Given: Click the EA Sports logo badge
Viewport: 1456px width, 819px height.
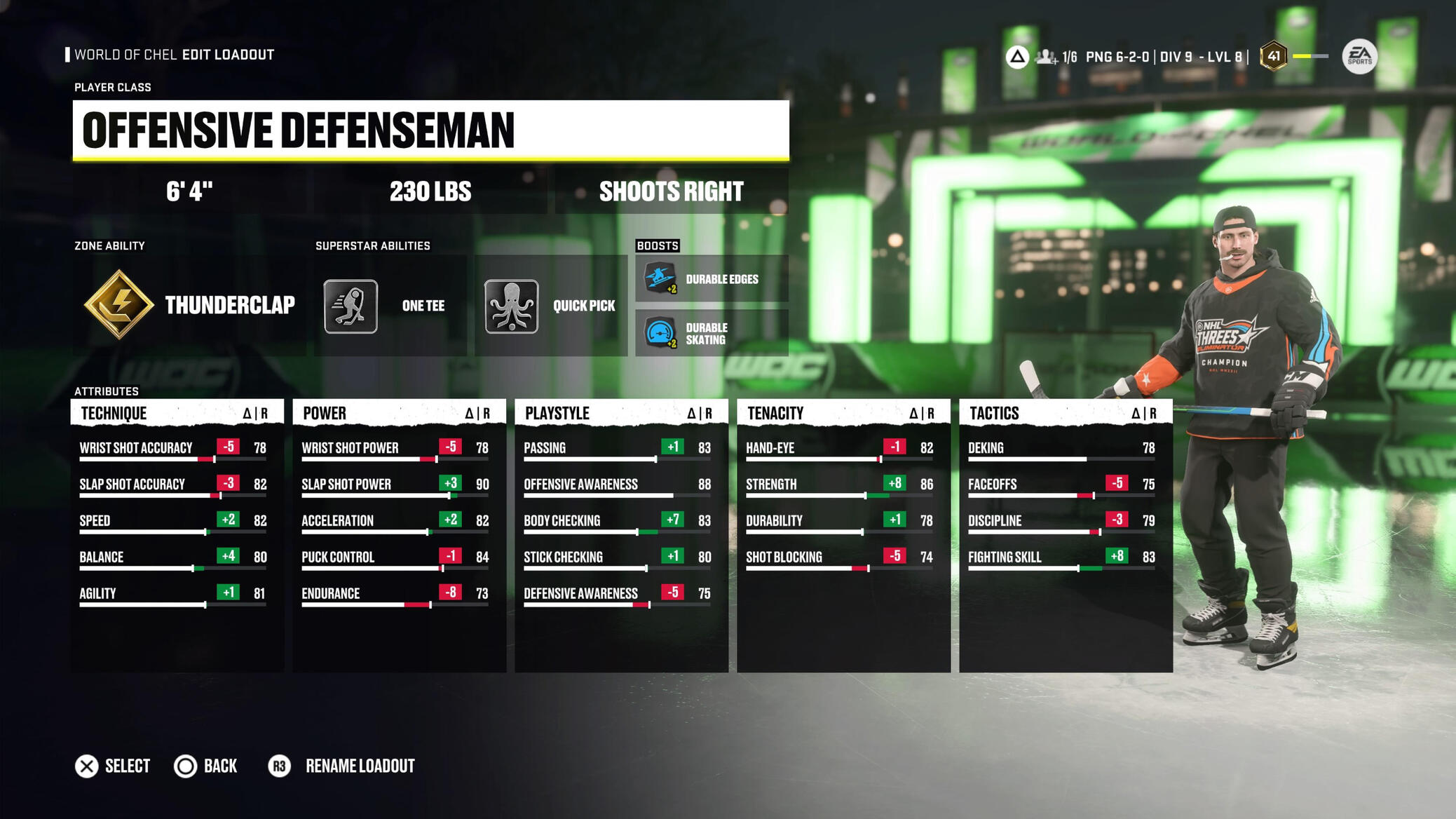Looking at the screenshot, I should [x=1359, y=57].
